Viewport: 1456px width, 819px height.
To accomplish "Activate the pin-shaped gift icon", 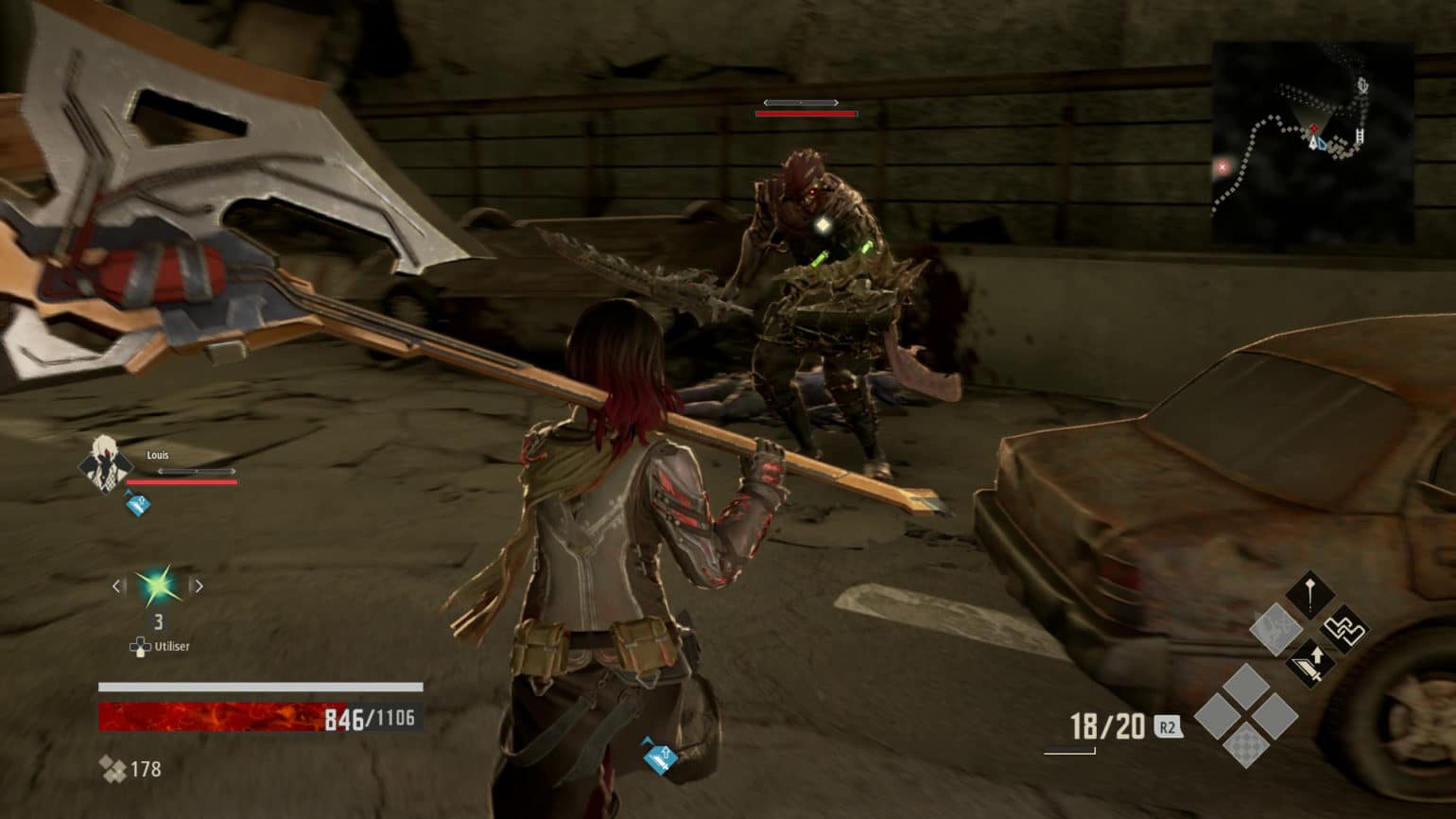I will (x=1309, y=595).
